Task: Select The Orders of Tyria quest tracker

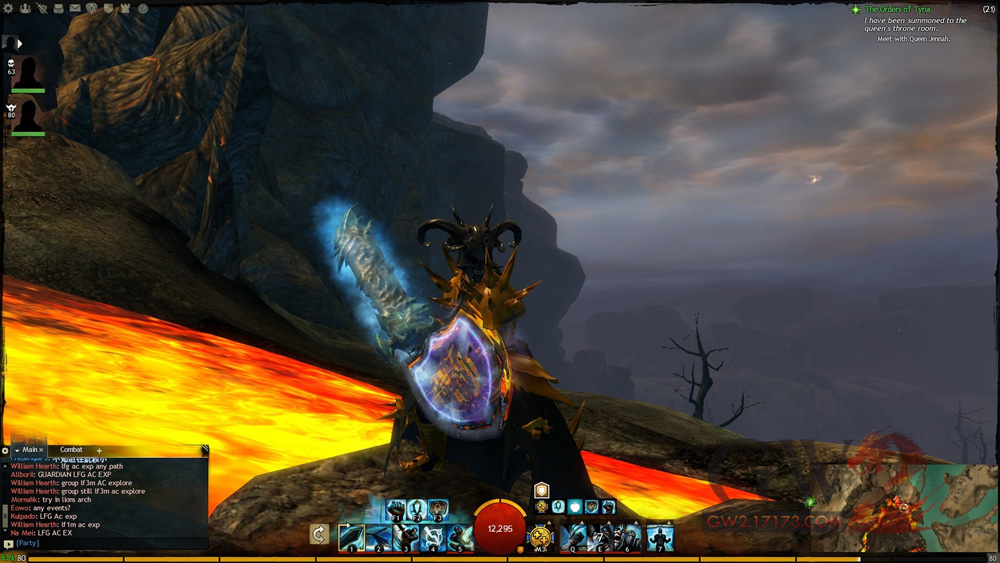Action: click(x=897, y=9)
